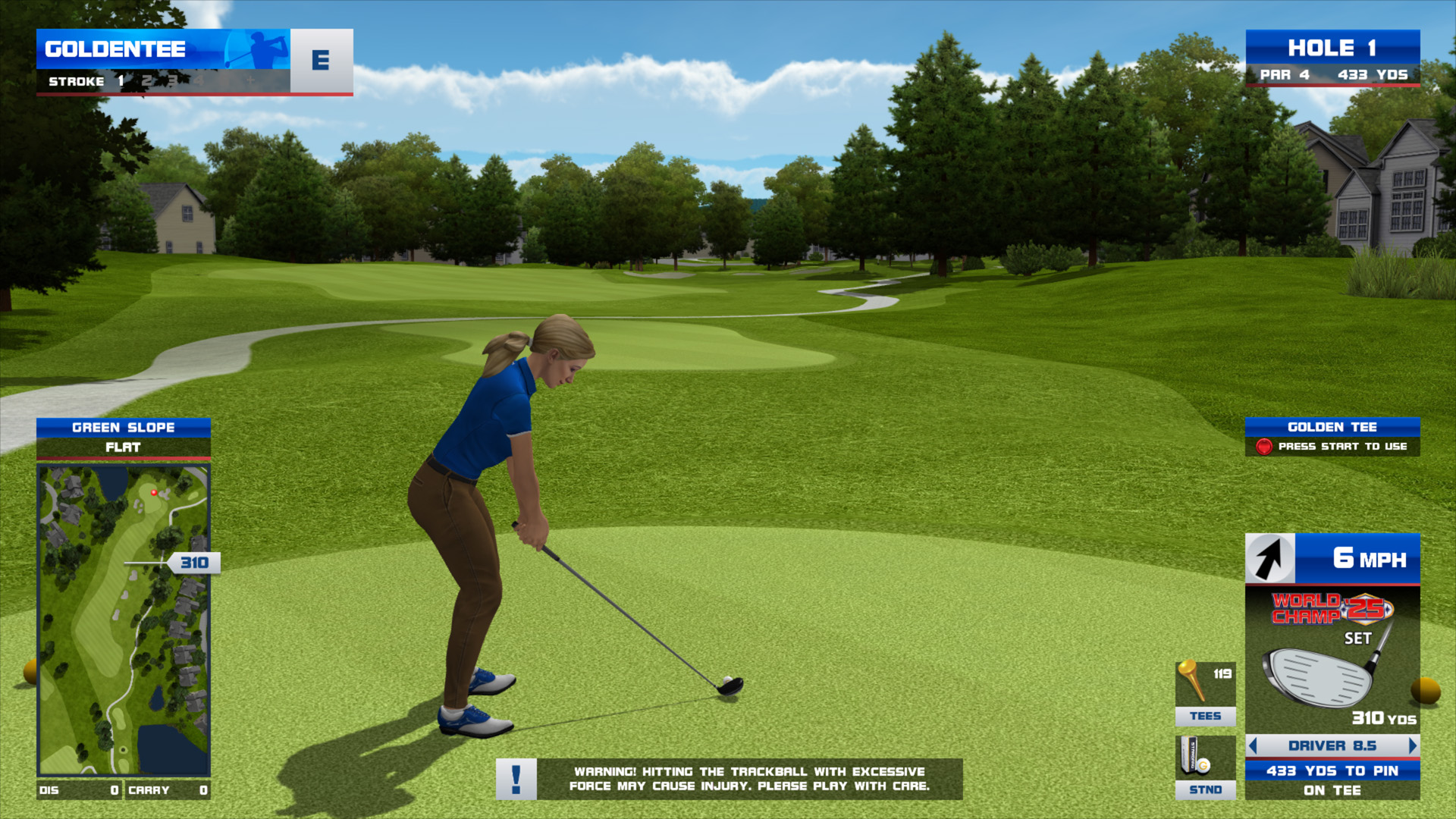Image resolution: width=1456 pixels, height=819 pixels.
Task: Select the next club with the right arrow
Action: pyautogui.click(x=1412, y=745)
